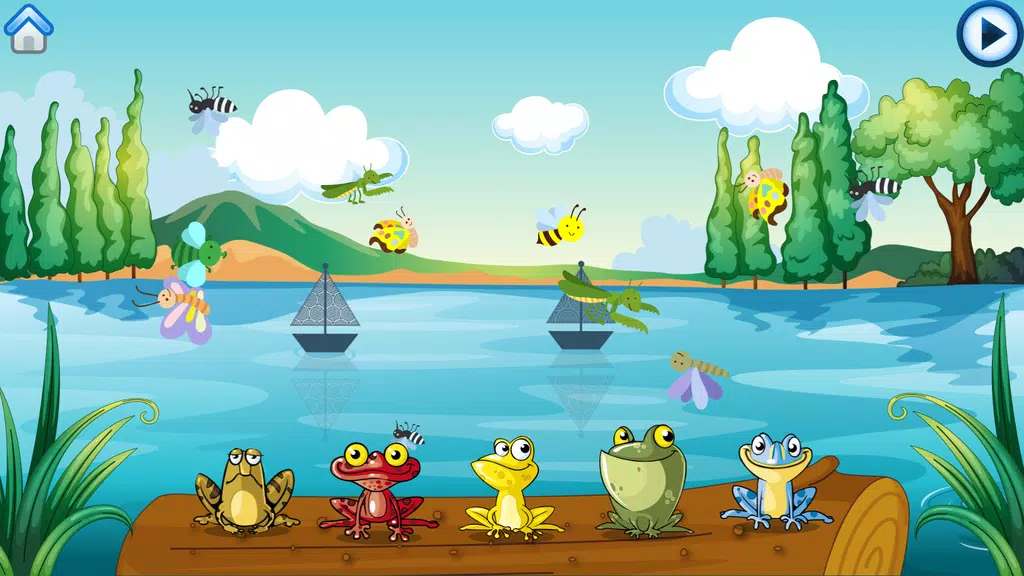Go back to the home screen

(x=29, y=28)
